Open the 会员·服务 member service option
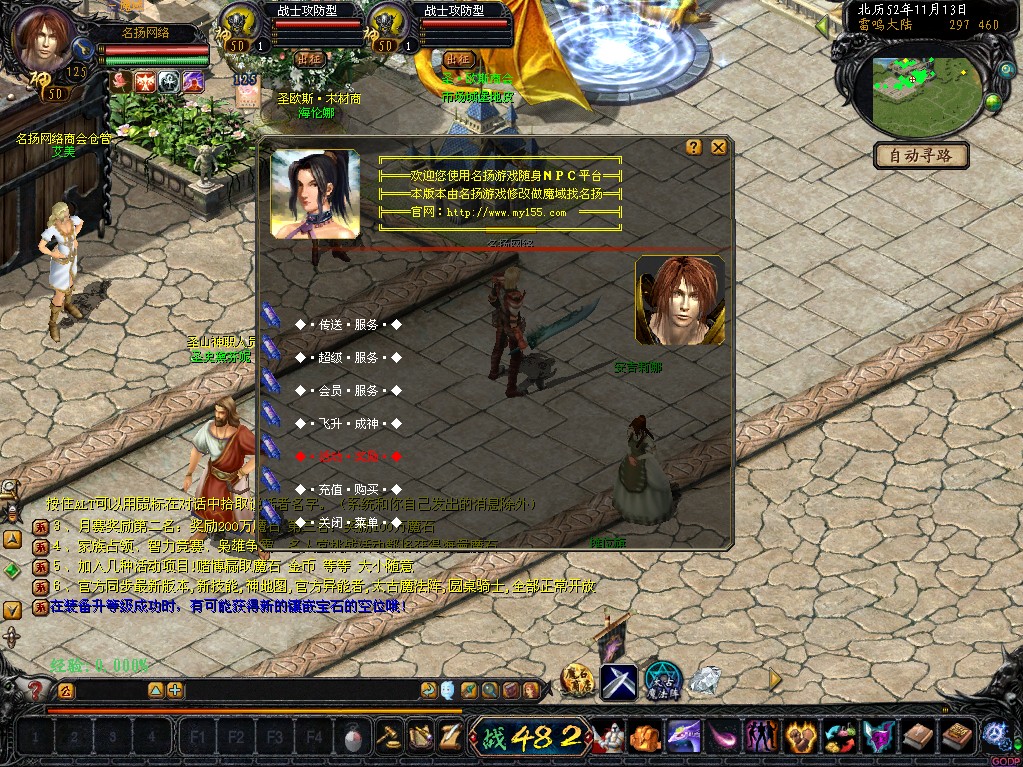 point(348,390)
